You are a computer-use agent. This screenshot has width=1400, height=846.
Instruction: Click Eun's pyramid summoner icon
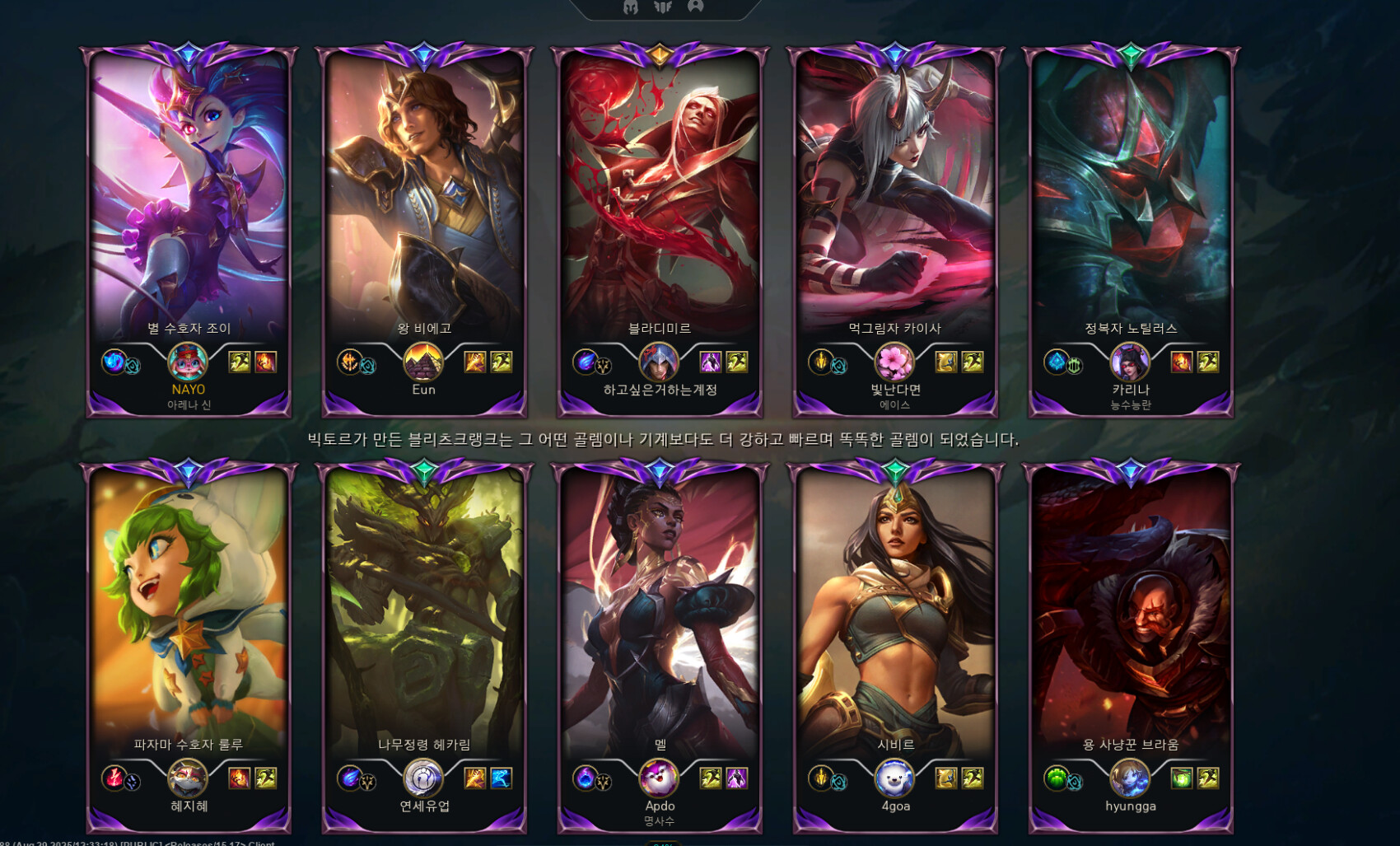click(423, 362)
